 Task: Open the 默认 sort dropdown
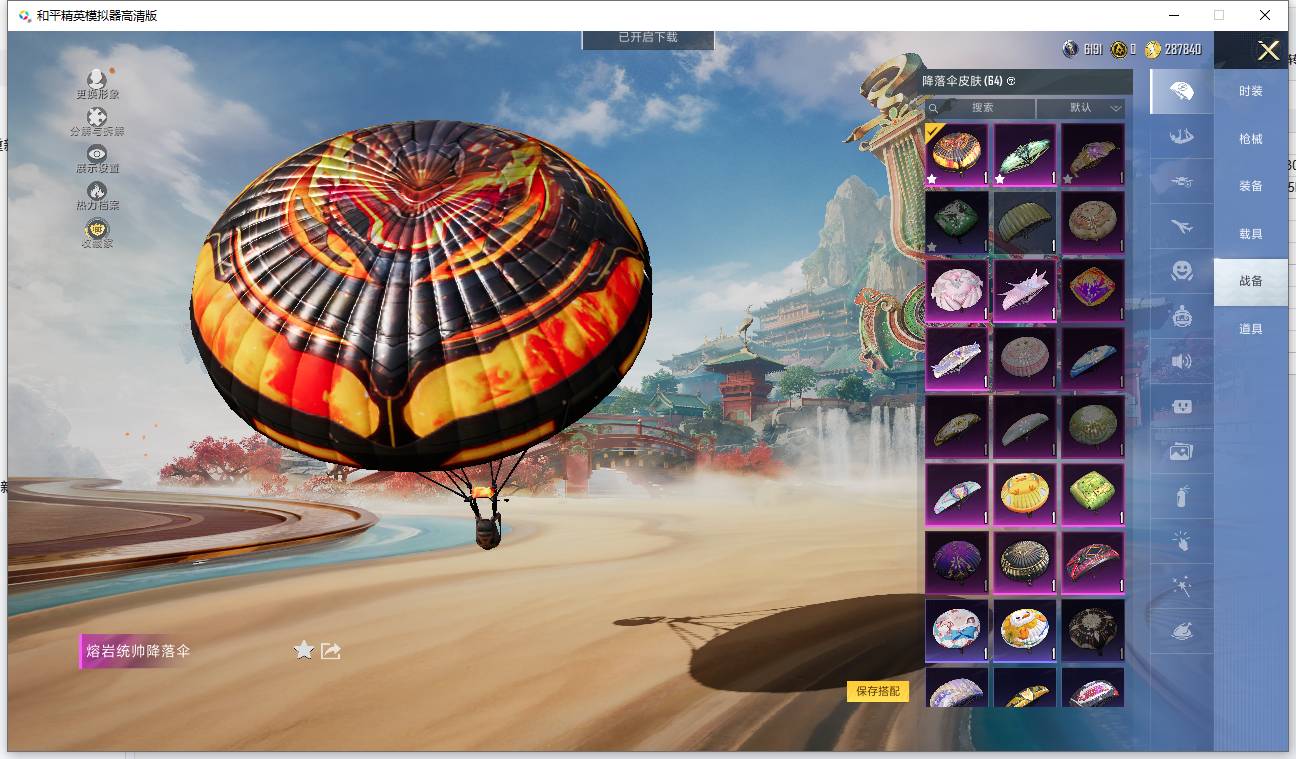1081,108
